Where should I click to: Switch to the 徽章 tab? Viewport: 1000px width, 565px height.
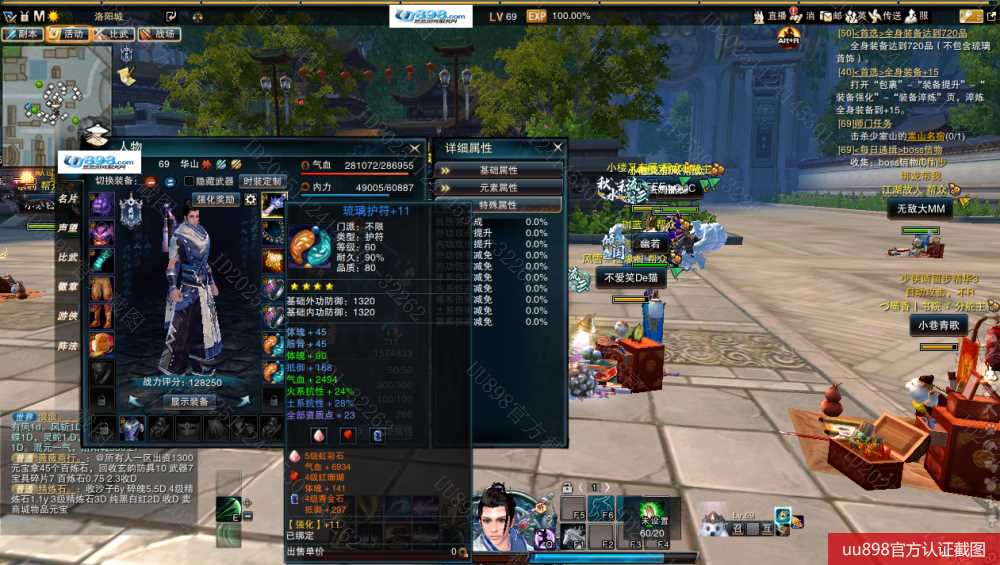(68, 286)
